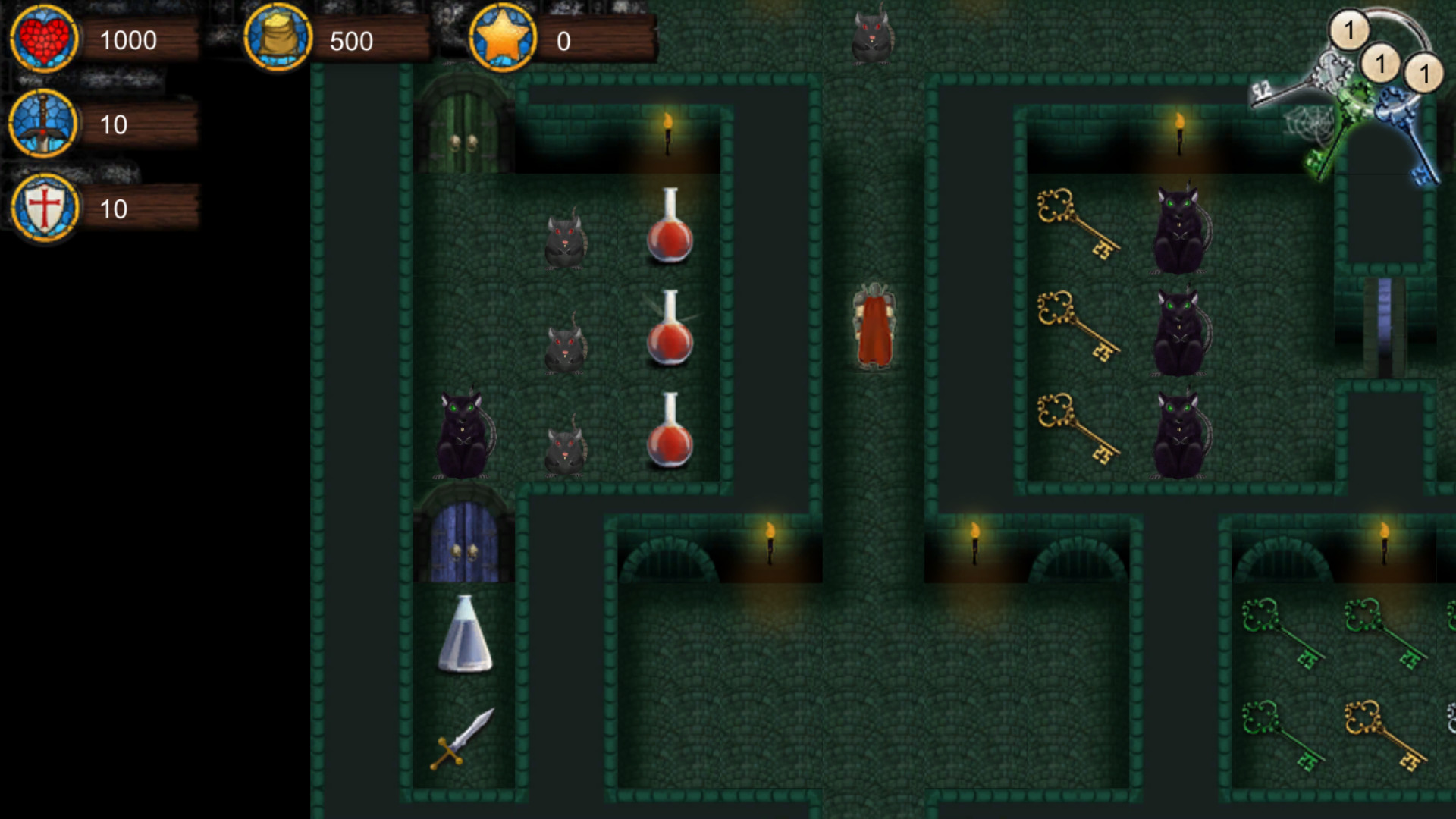
Task: Click the 1000 health counter value
Action: pyautogui.click(x=129, y=40)
